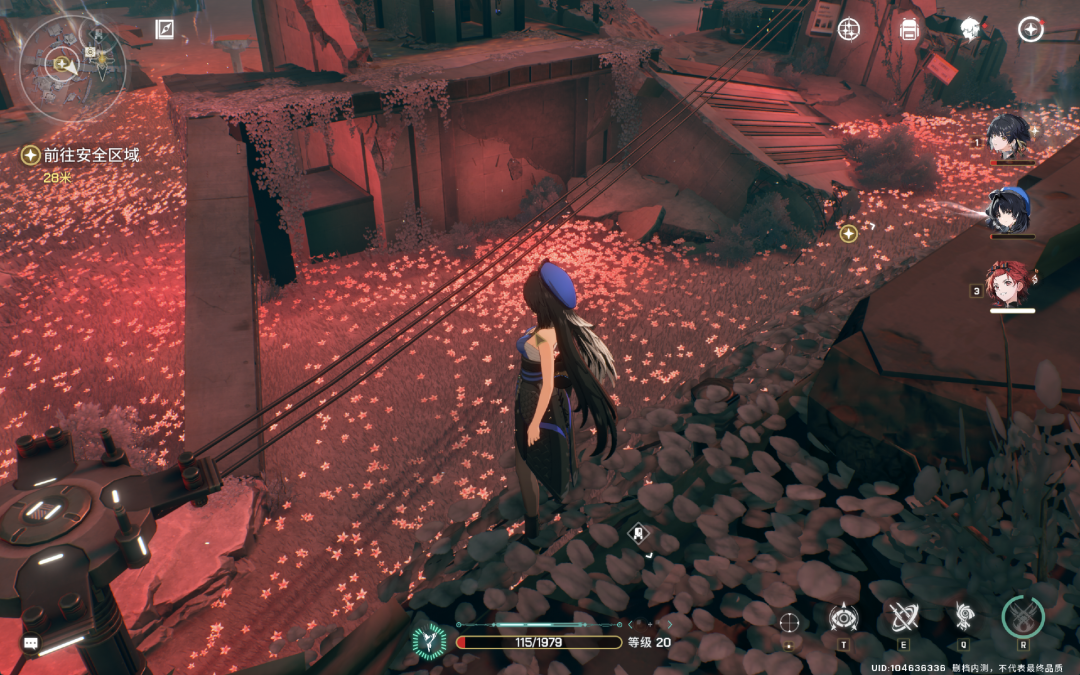Open the chat bubble icon

pyautogui.click(x=31, y=643)
